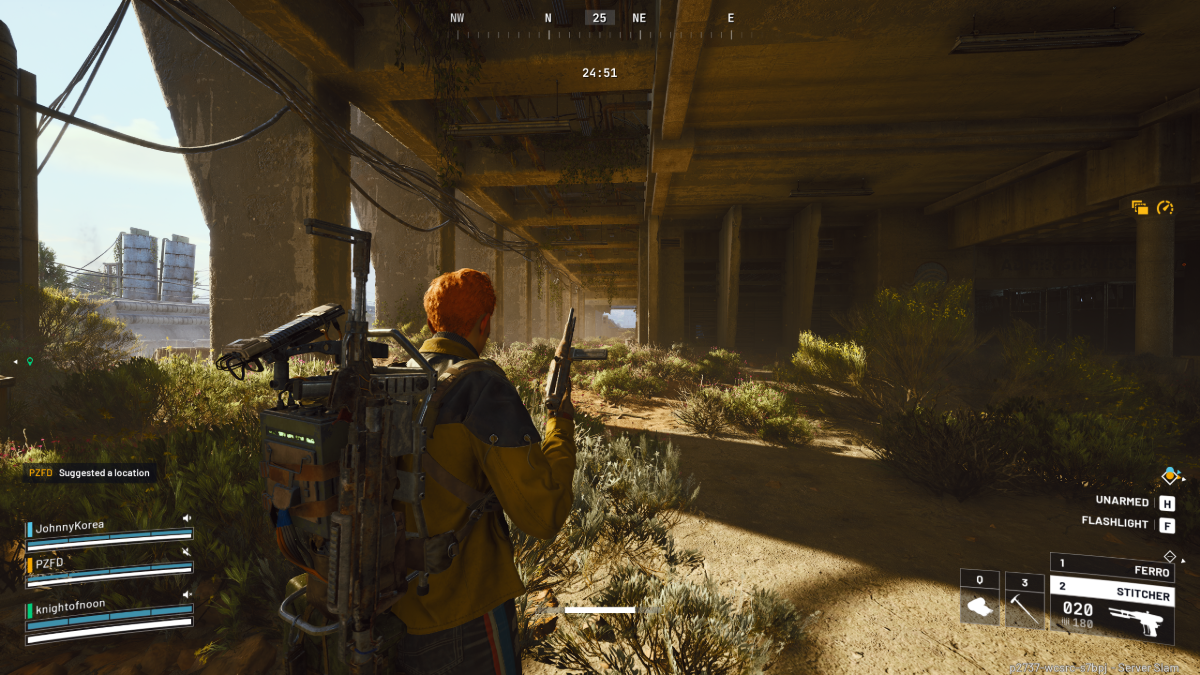Viewport: 1200px width, 675px height.
Task: Toggle knightofnoon's voice speaker icon
Action: (186, 595)
